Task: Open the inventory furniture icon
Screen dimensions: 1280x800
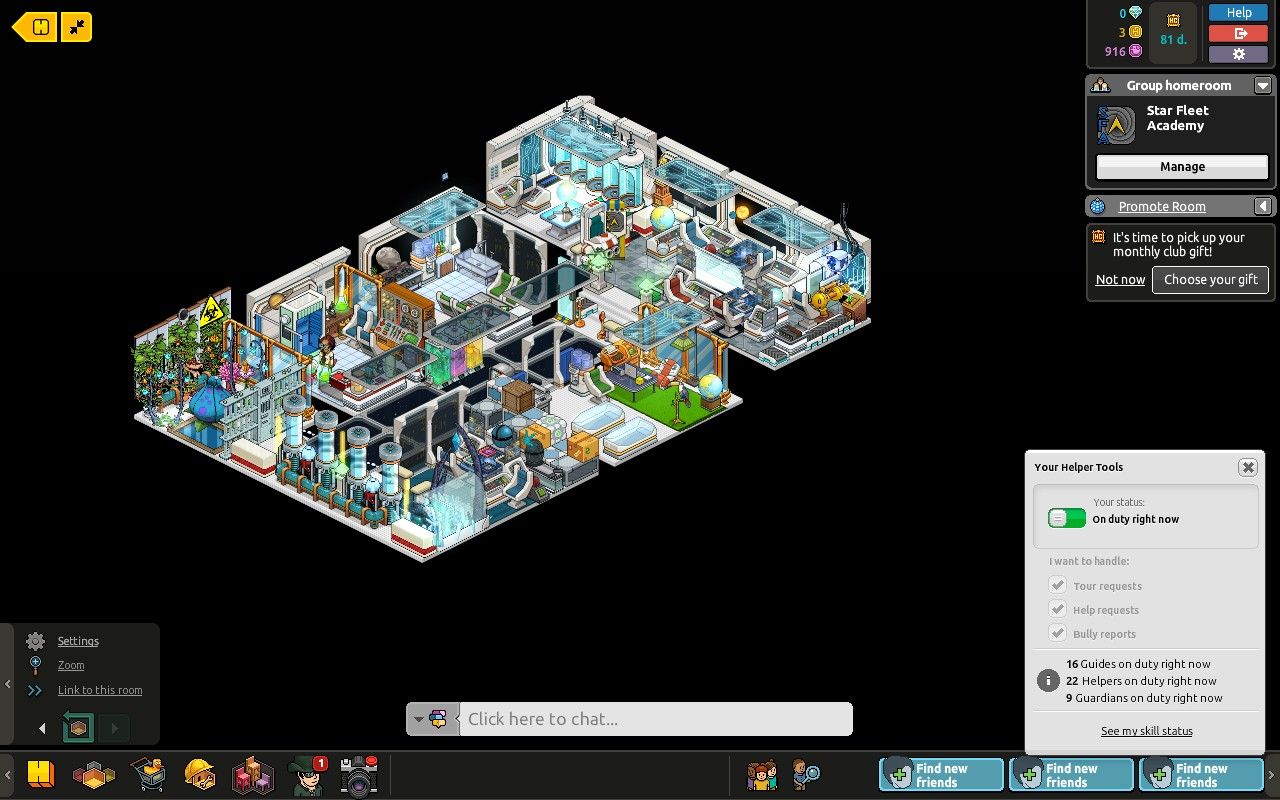Action: 252,774
